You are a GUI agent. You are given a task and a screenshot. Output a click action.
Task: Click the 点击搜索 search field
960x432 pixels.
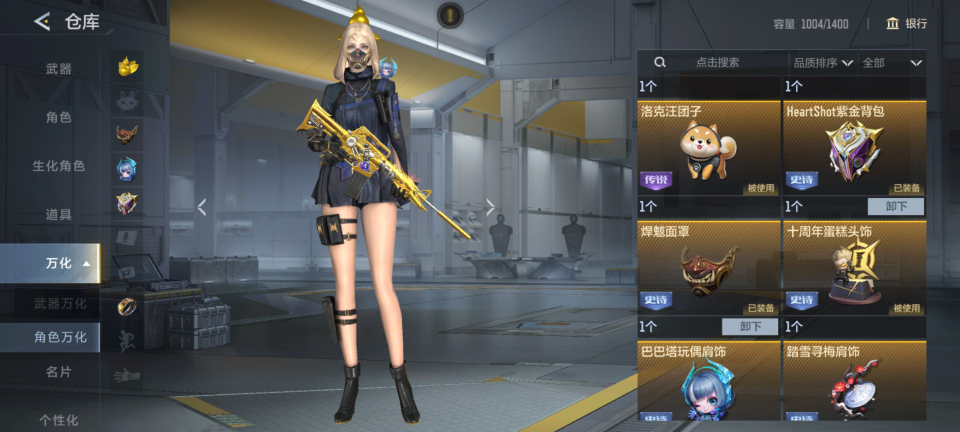click(717, 62)
